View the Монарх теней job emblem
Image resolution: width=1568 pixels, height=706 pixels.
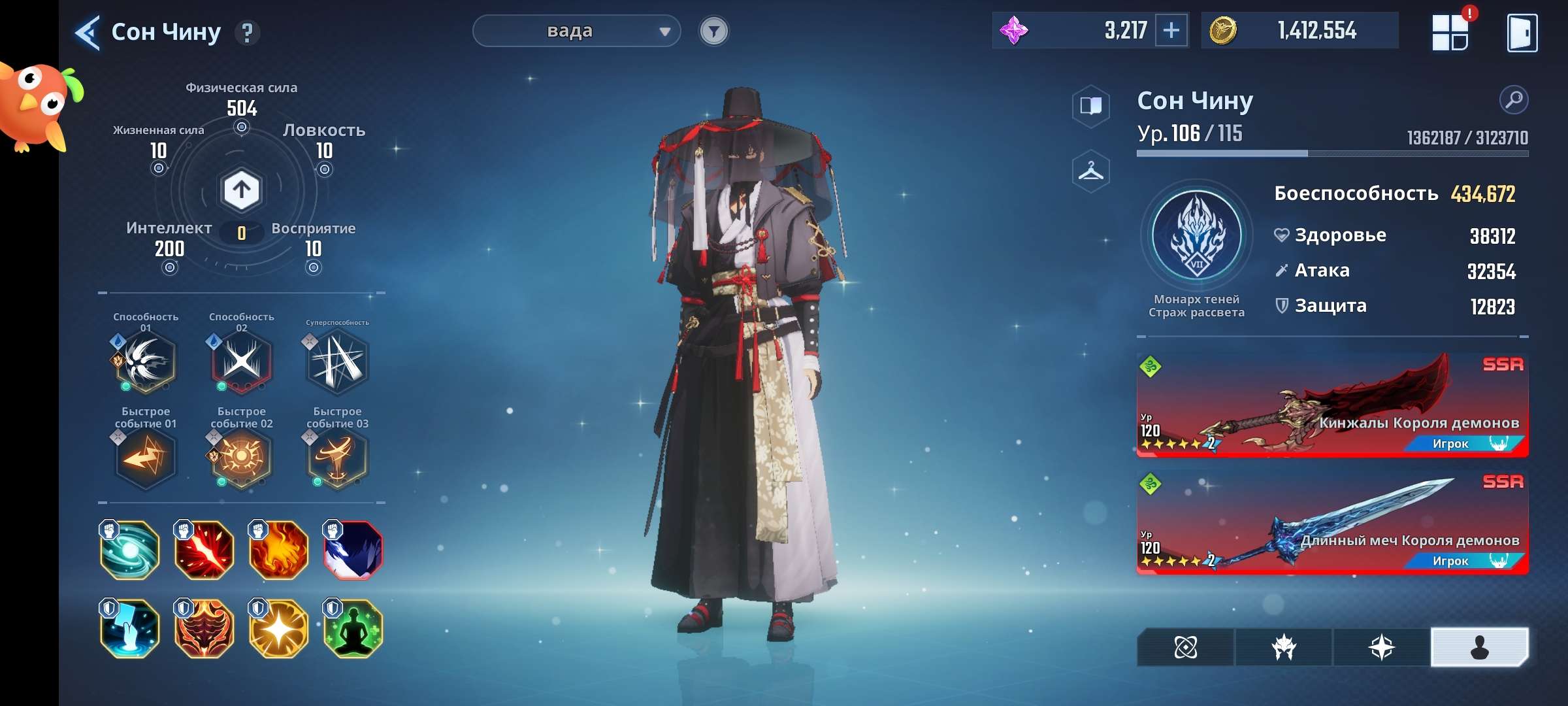[x=1197, y=237]
